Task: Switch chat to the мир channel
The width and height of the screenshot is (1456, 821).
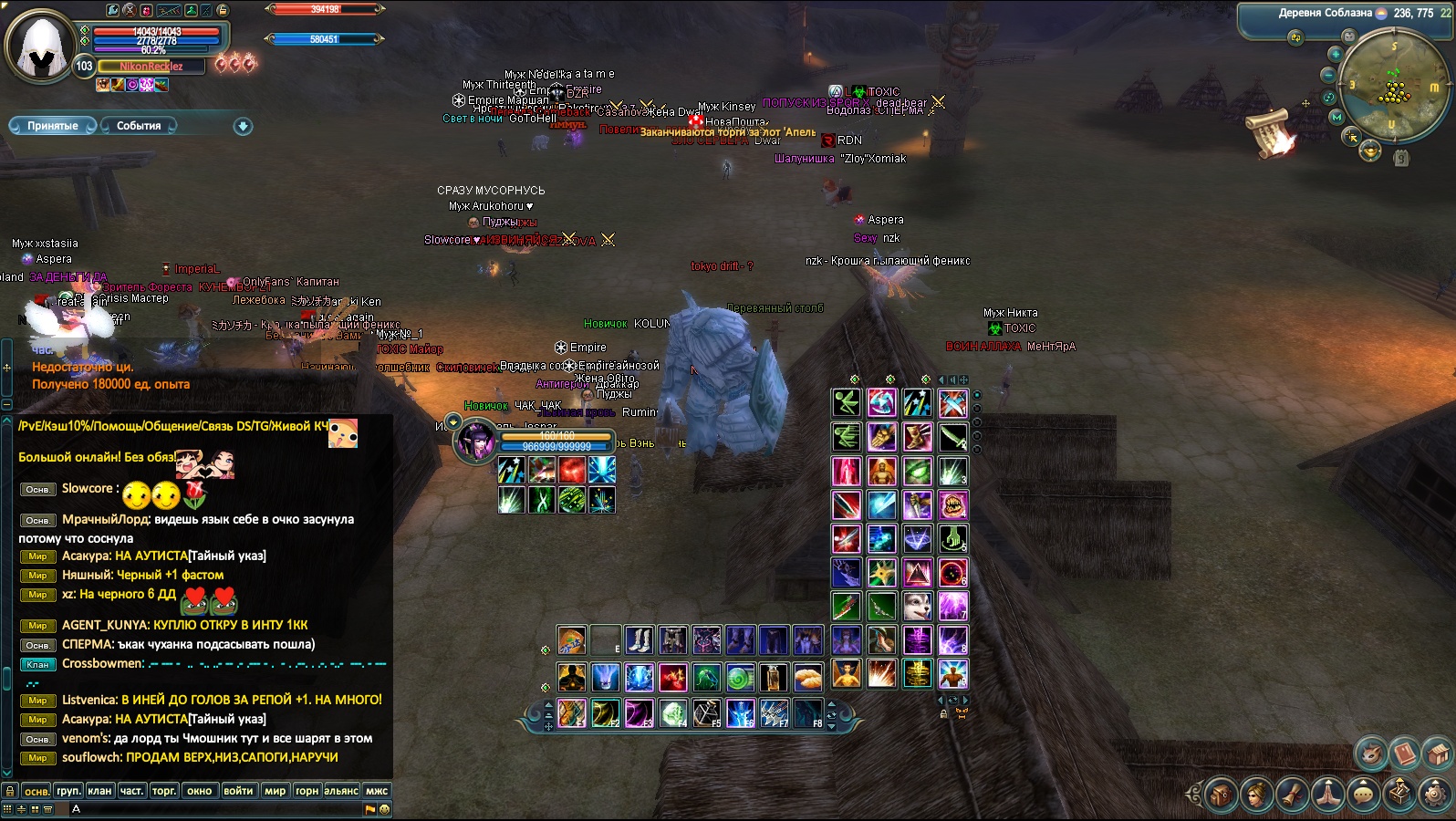Action: coord(275,791)
